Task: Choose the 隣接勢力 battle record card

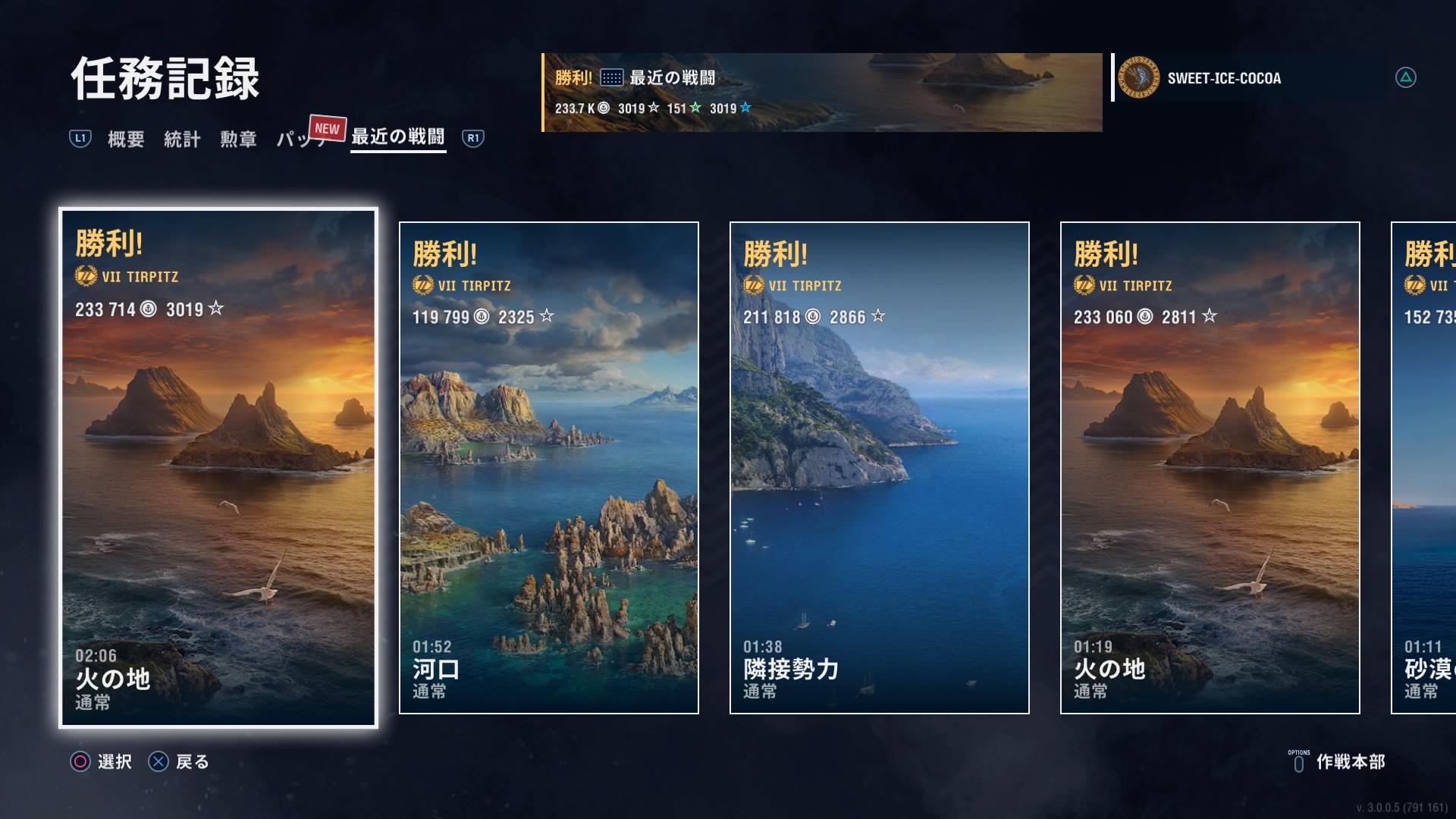Action: click(879, 468)
